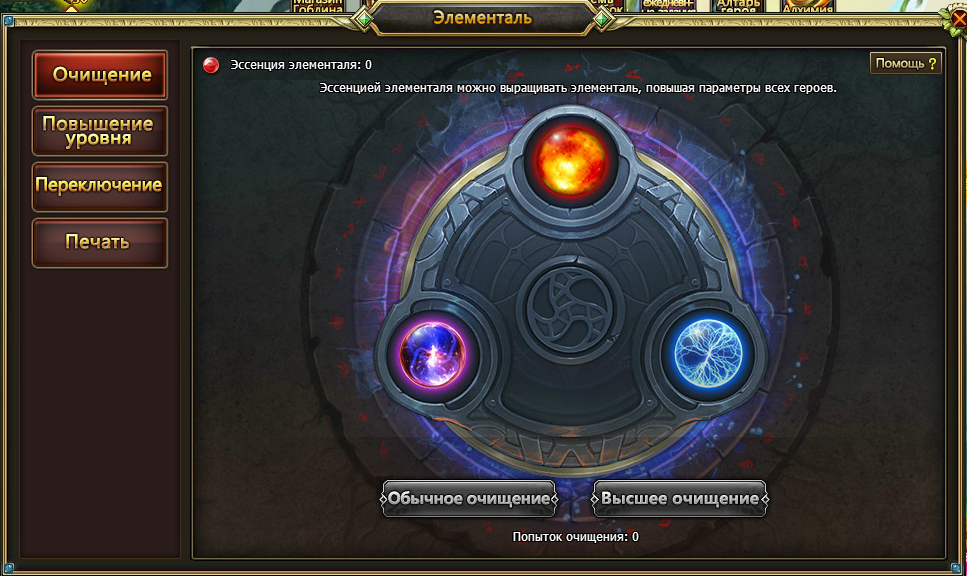Go to the Печать tab

(x=100, y=242)
